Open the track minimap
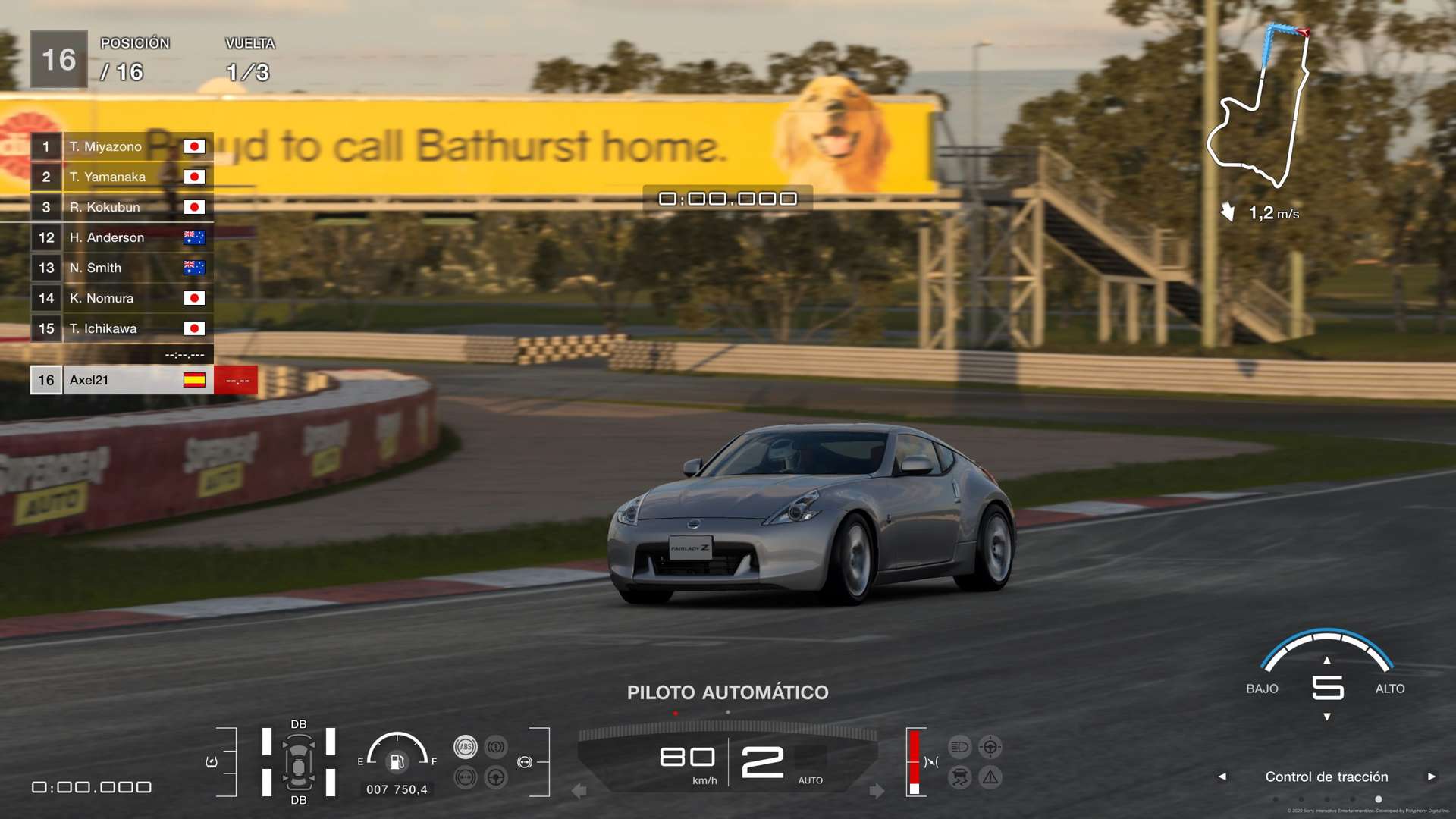This screenshot has width=1456, height=819. pyautogui.click(x=1259, y=106)
